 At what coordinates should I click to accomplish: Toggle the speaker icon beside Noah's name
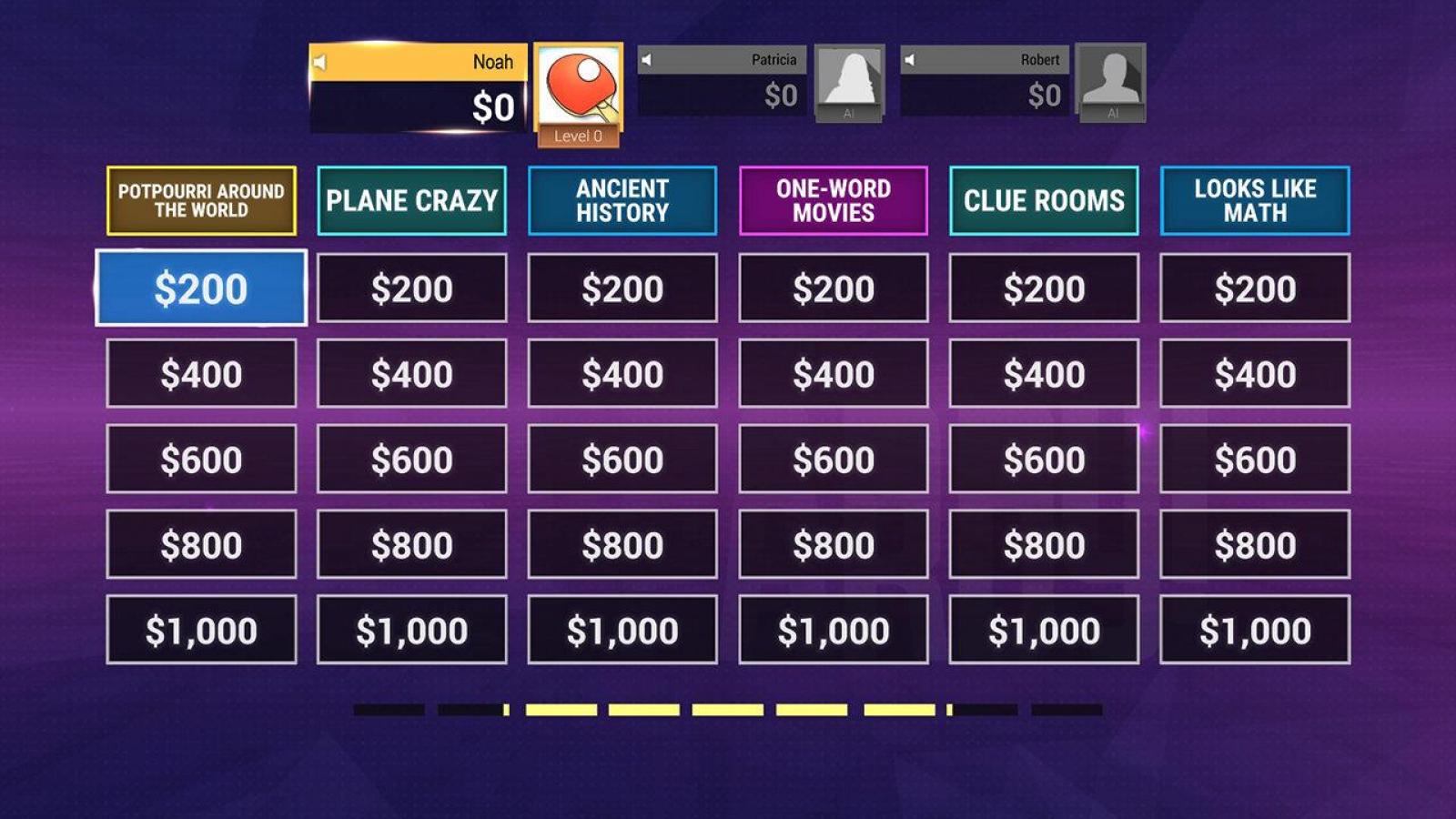tap(320, 62)
